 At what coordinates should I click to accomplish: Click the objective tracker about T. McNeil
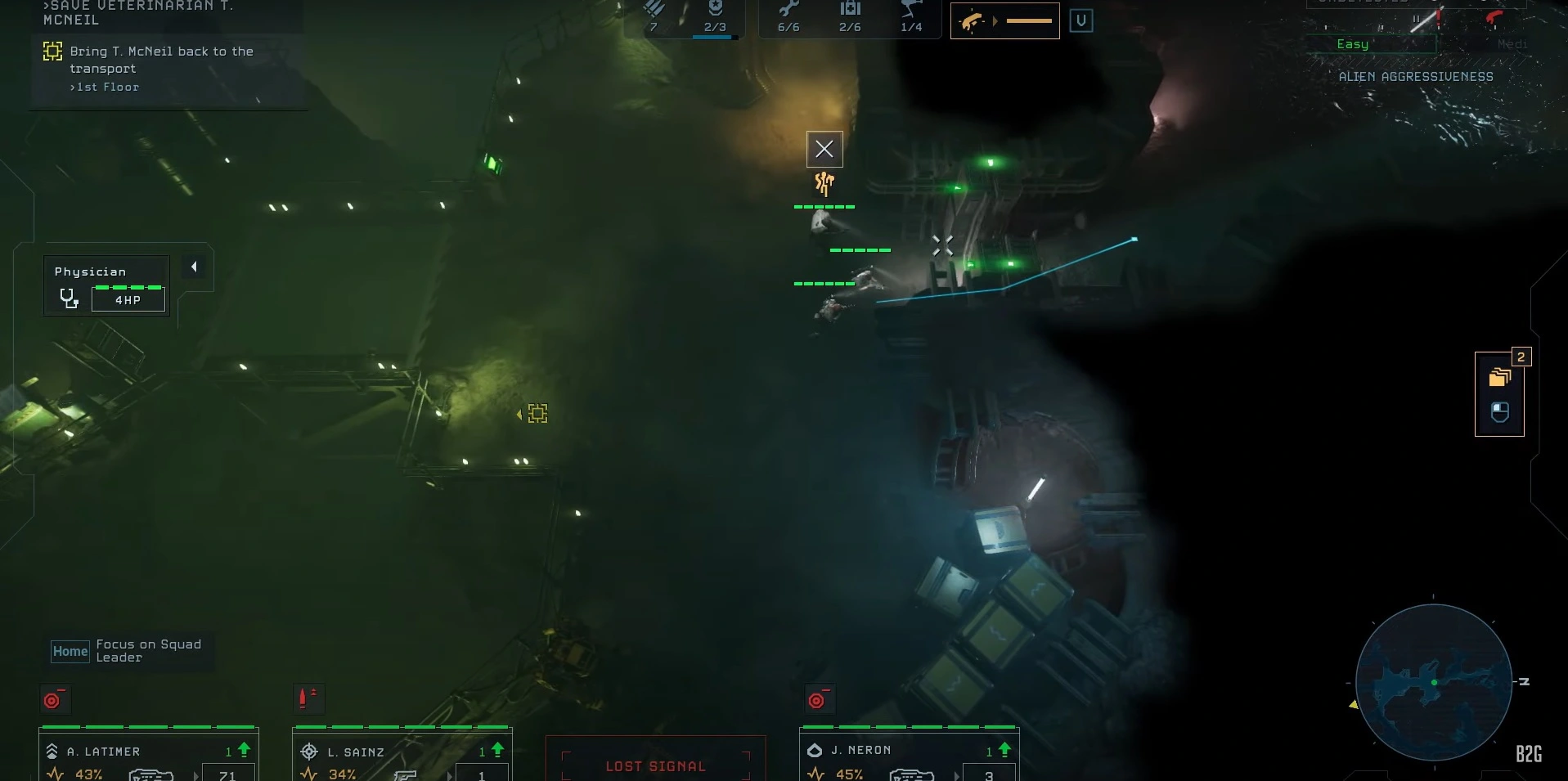point(161,68)
